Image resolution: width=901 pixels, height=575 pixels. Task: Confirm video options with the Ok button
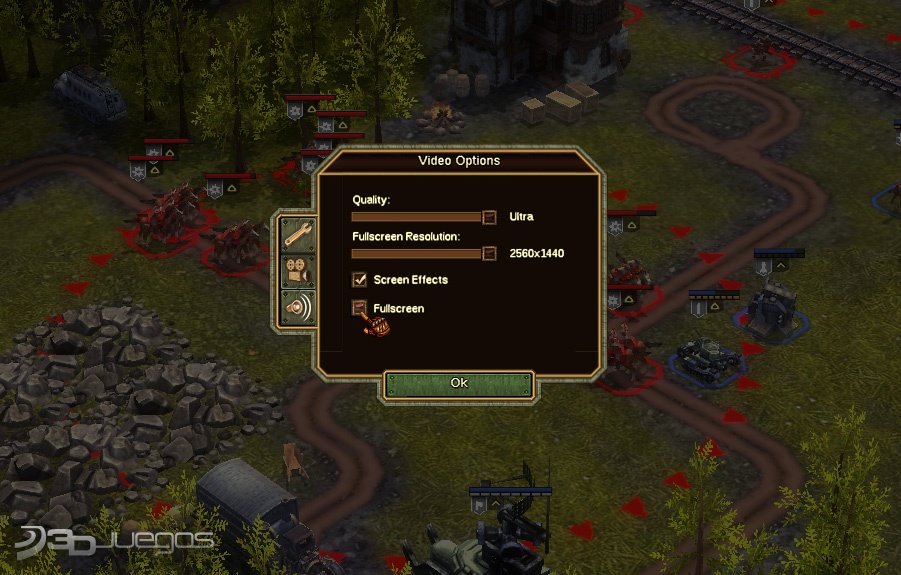point(459,384)
